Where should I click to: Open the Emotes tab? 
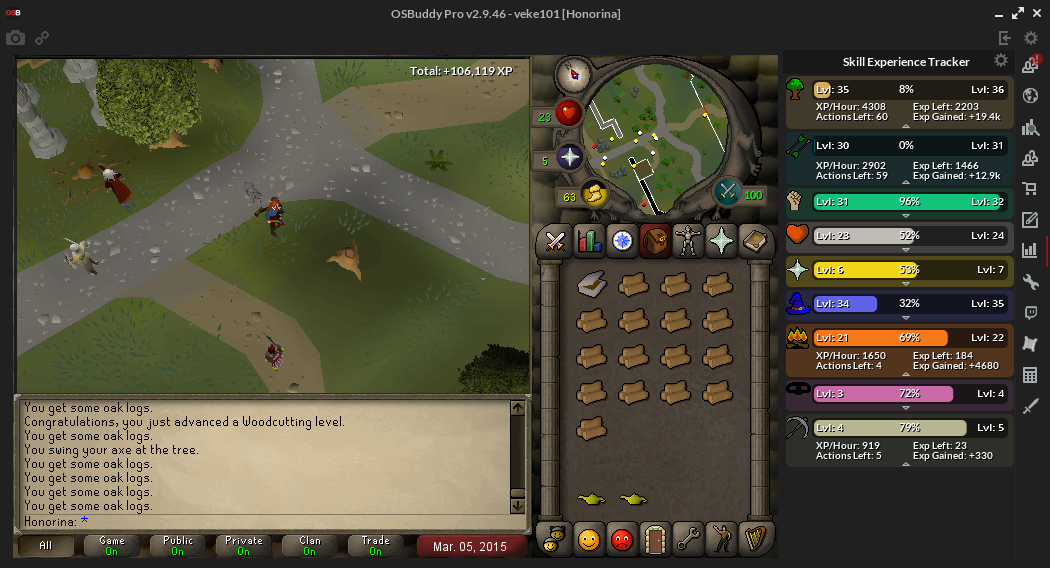pos(720,539)
